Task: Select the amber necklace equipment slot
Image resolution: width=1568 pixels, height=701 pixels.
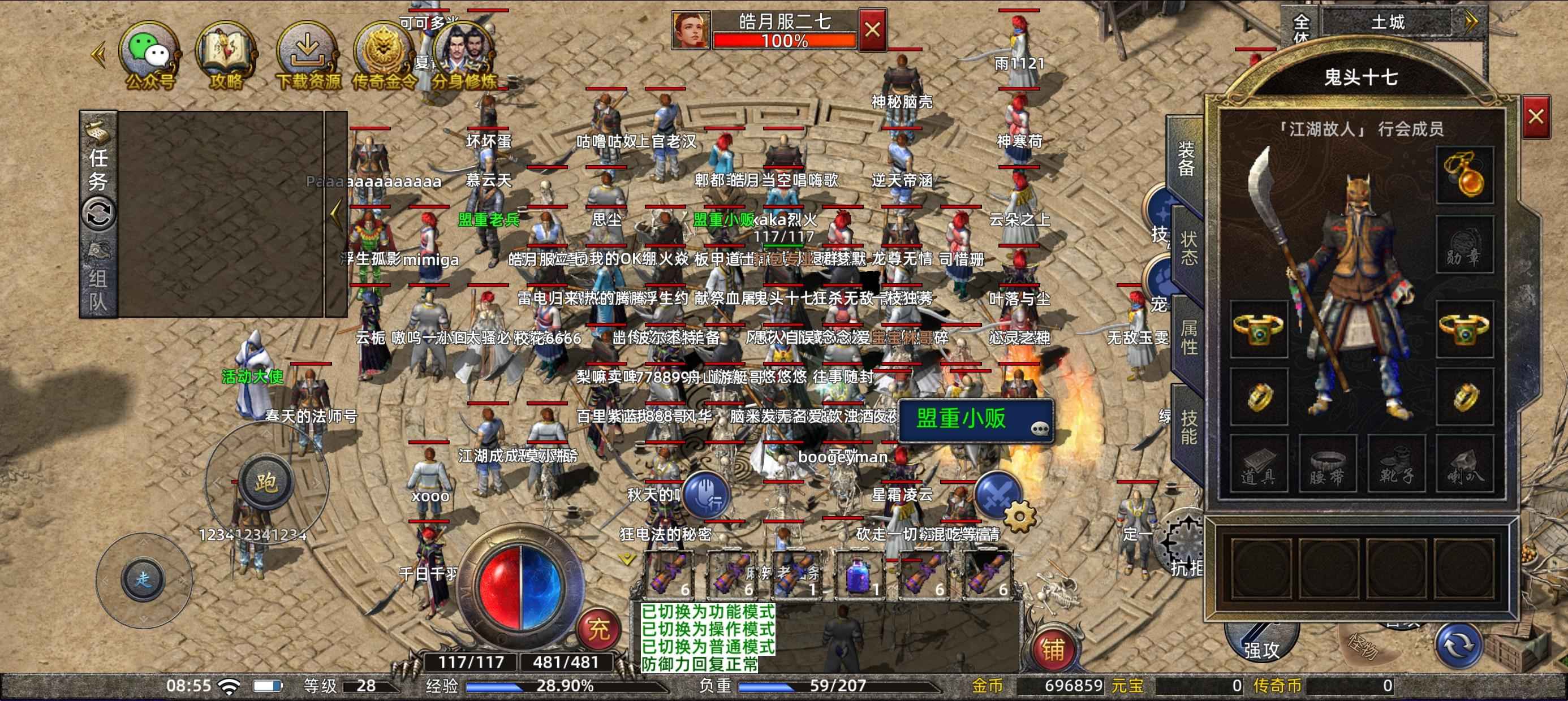Action: [1464, 175]
